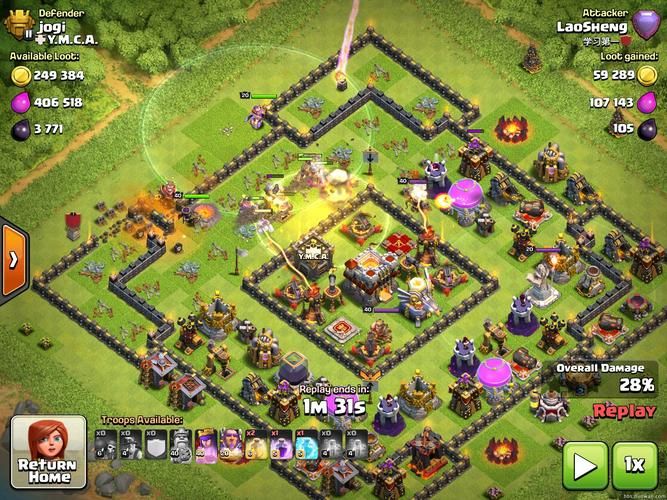667x500 pixels.
Task: Resume replay with the green play button
Action: click(x=583, y=465)
